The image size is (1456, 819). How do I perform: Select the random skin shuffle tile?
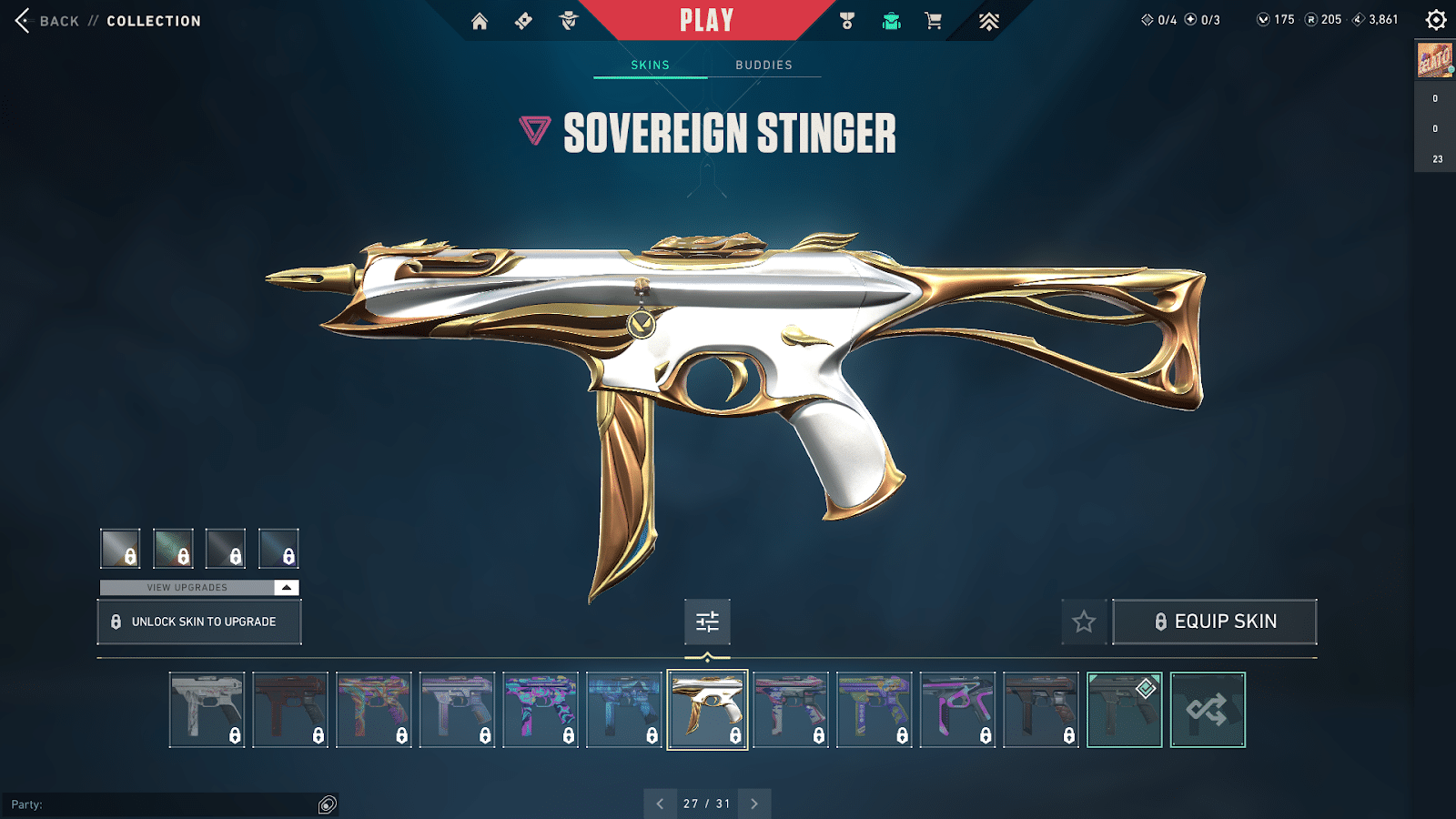click(1208, 709)
